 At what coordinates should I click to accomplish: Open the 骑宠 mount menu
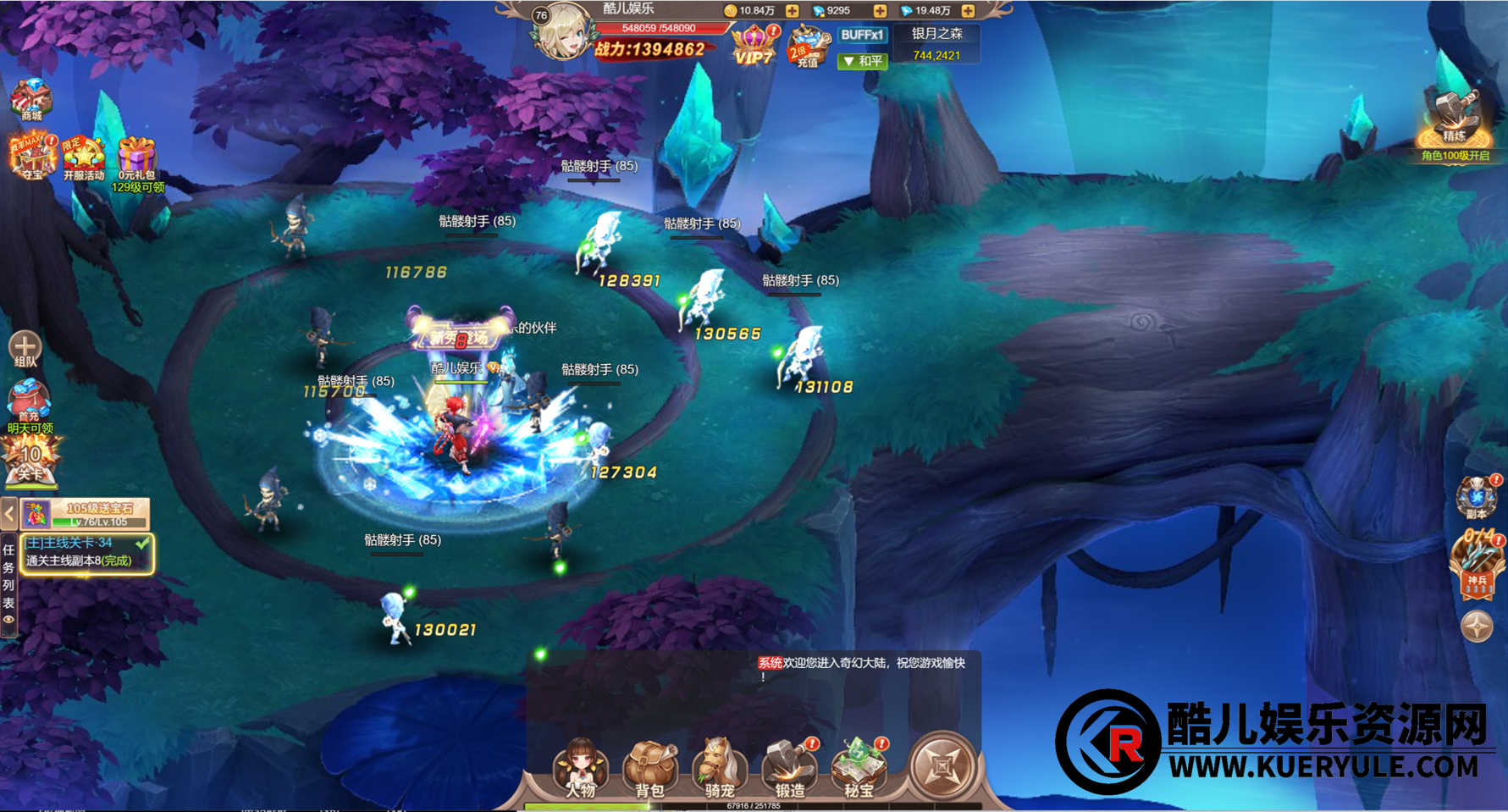point(719,767)
